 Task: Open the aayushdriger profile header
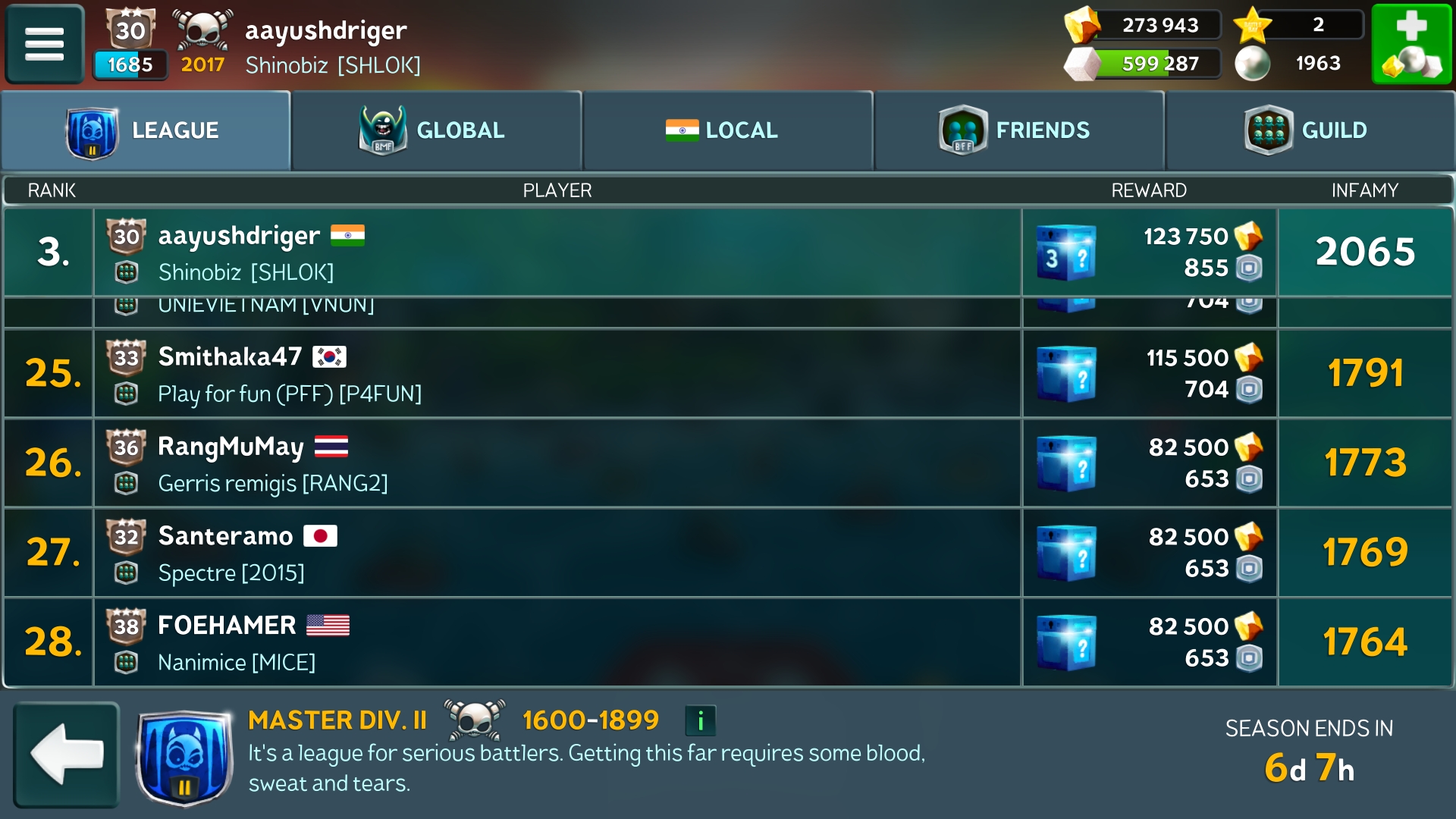coord(326,45)
